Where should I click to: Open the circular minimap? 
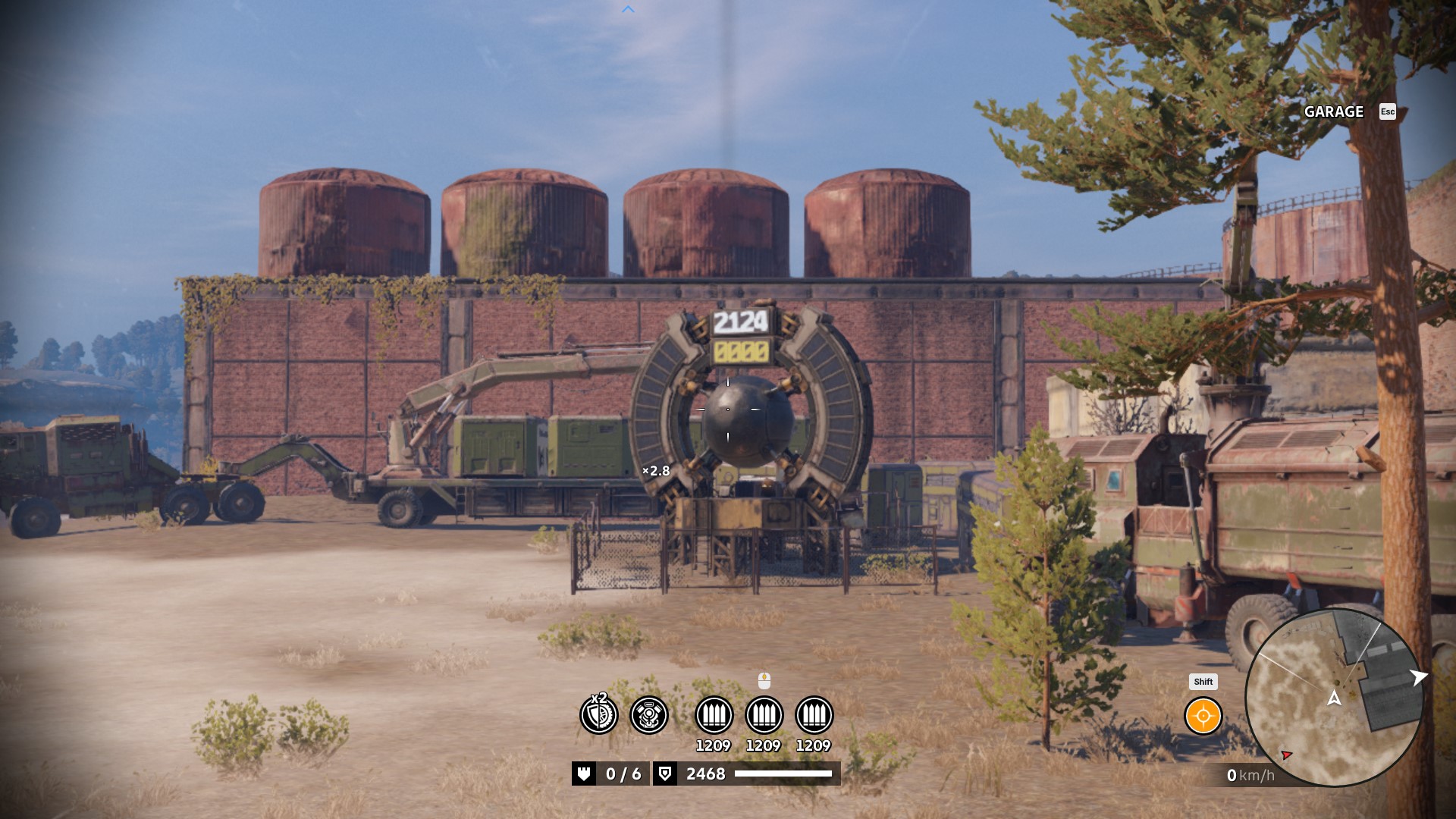(x=1334, y=698)
